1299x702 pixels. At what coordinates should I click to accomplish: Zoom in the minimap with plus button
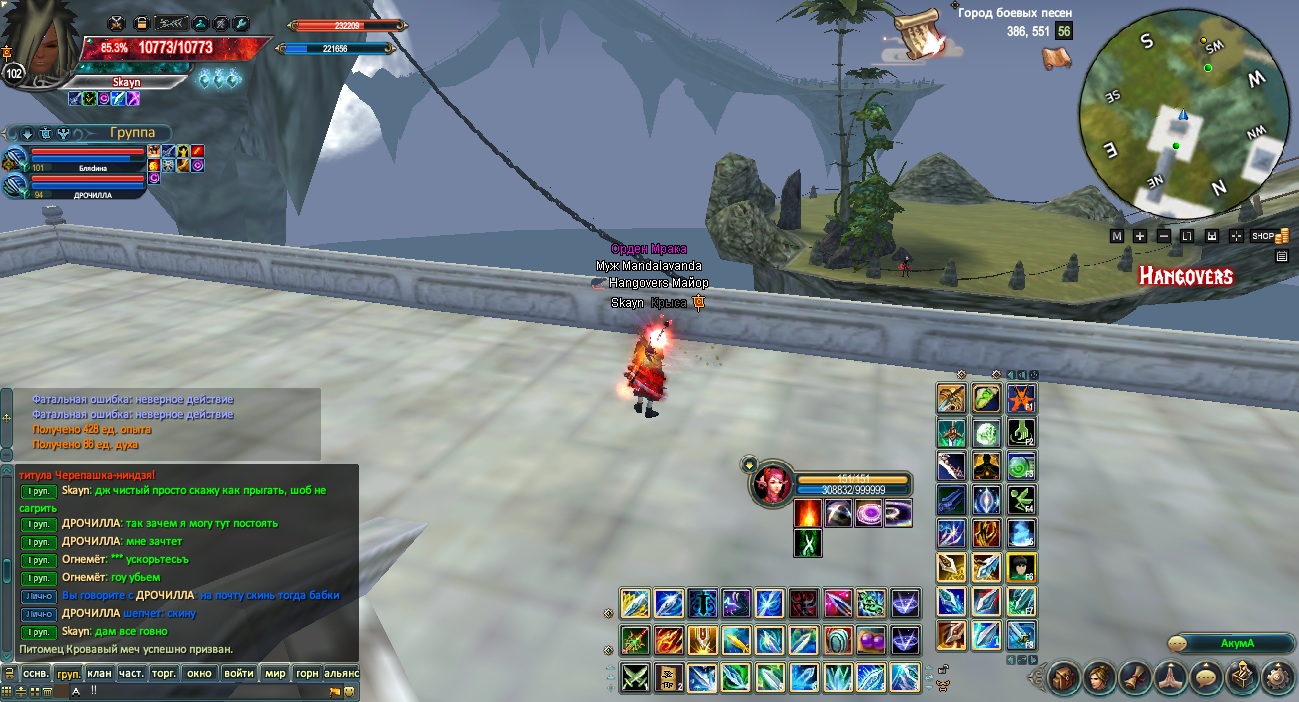(1140, 236)
